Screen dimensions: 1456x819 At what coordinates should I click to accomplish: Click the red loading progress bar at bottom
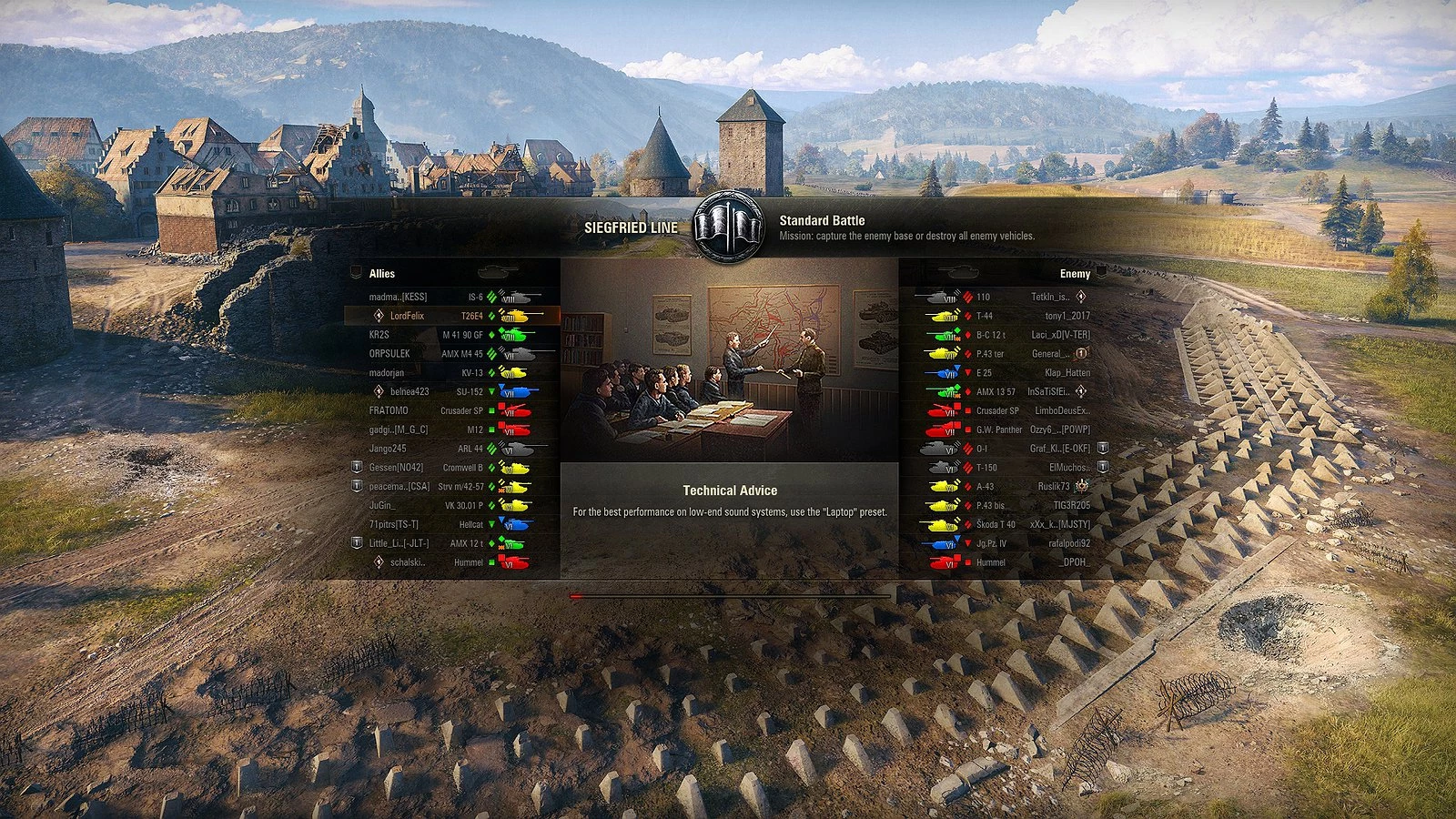[x=575, y=595]
